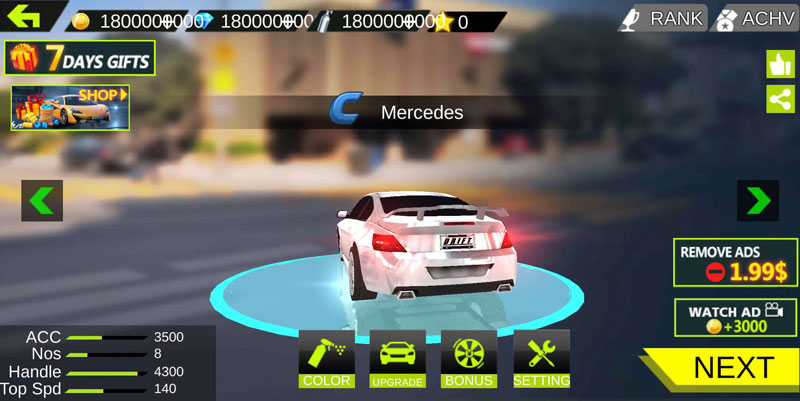The width and height of the screenshot is (800, 401).
Task: Open the ACHV achievements screen
Action: [x=754, y=18]
